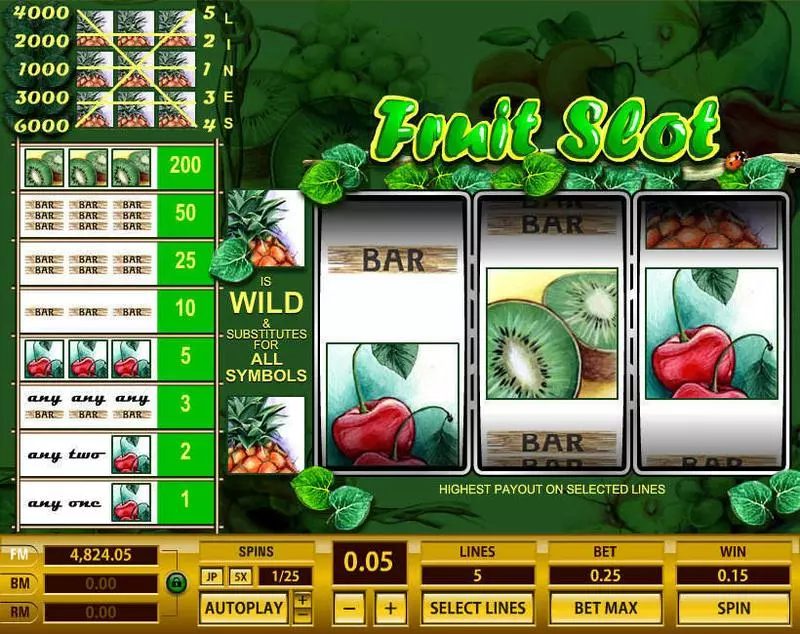The image size is (800, 634).
Task: Select the BM balance button
Action: pos(18,583)
